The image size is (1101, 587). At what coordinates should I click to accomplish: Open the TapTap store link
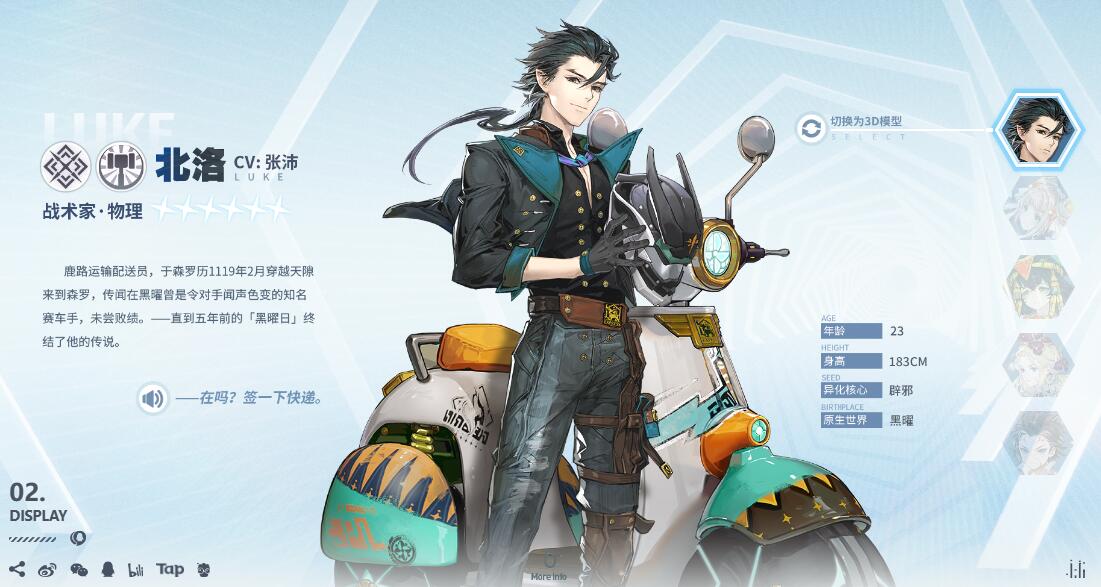[170, 569]
